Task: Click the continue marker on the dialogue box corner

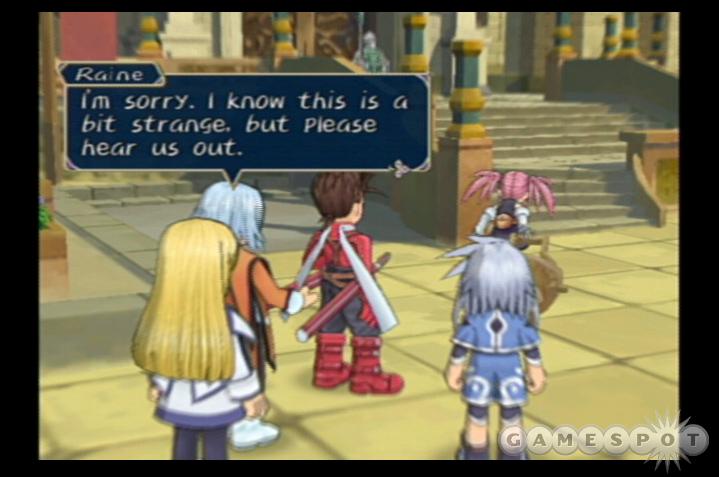Action: coord(402,168)
